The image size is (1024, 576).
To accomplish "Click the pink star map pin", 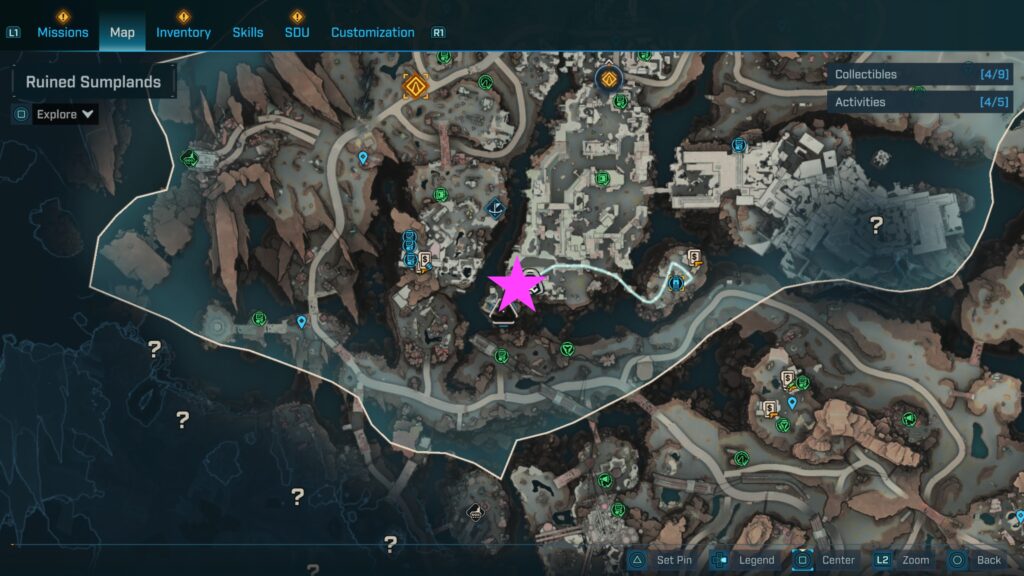I will tap(517, 286).
